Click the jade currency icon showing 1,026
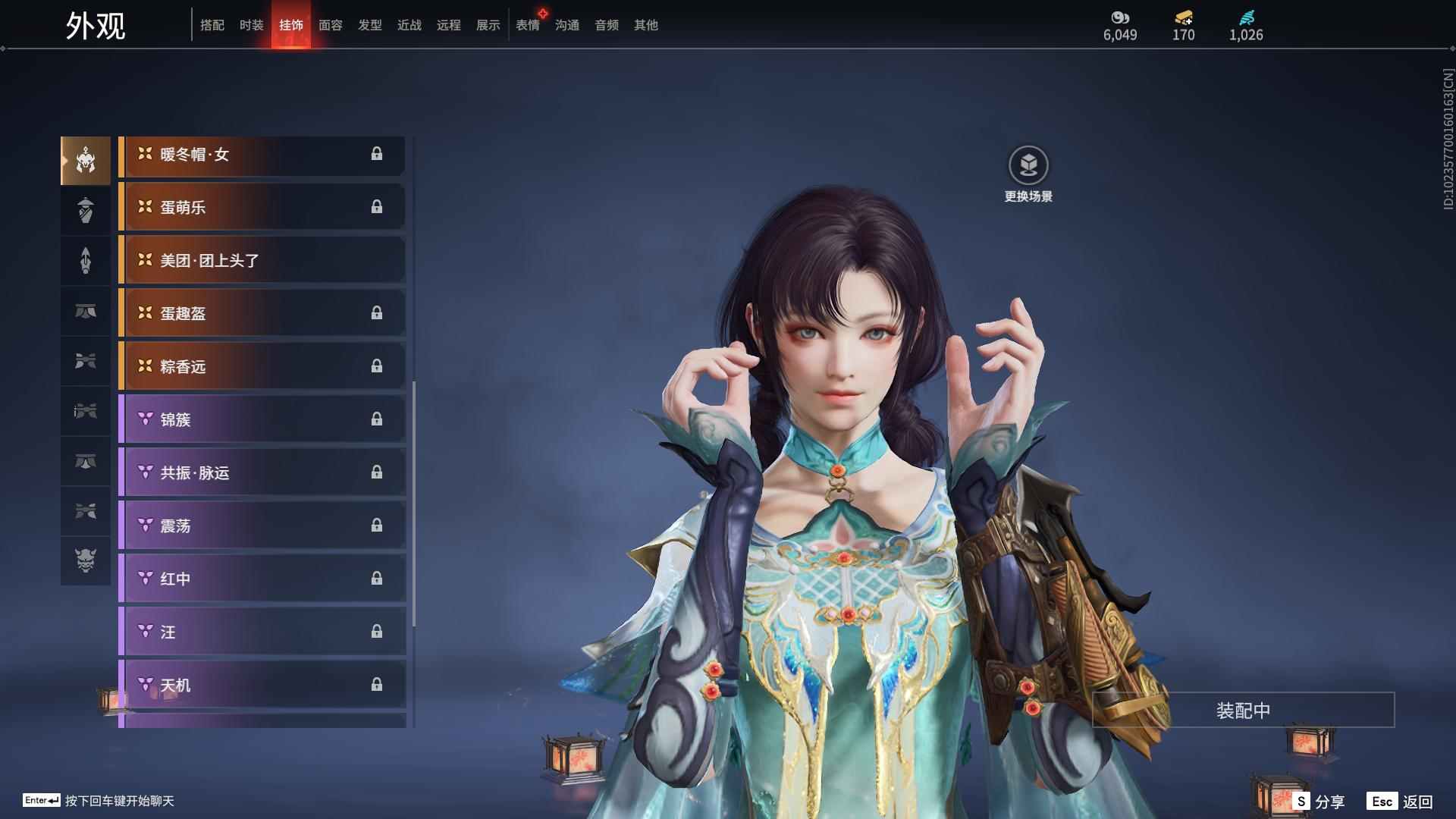 point(1246,17)
